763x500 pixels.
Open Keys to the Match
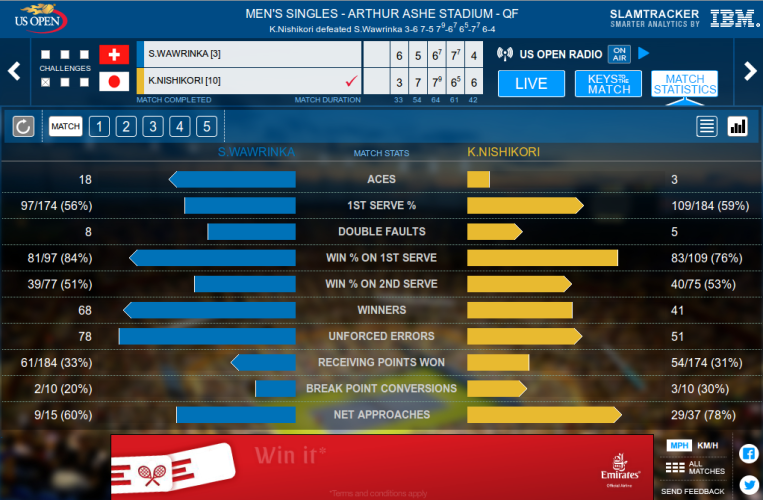608,84
